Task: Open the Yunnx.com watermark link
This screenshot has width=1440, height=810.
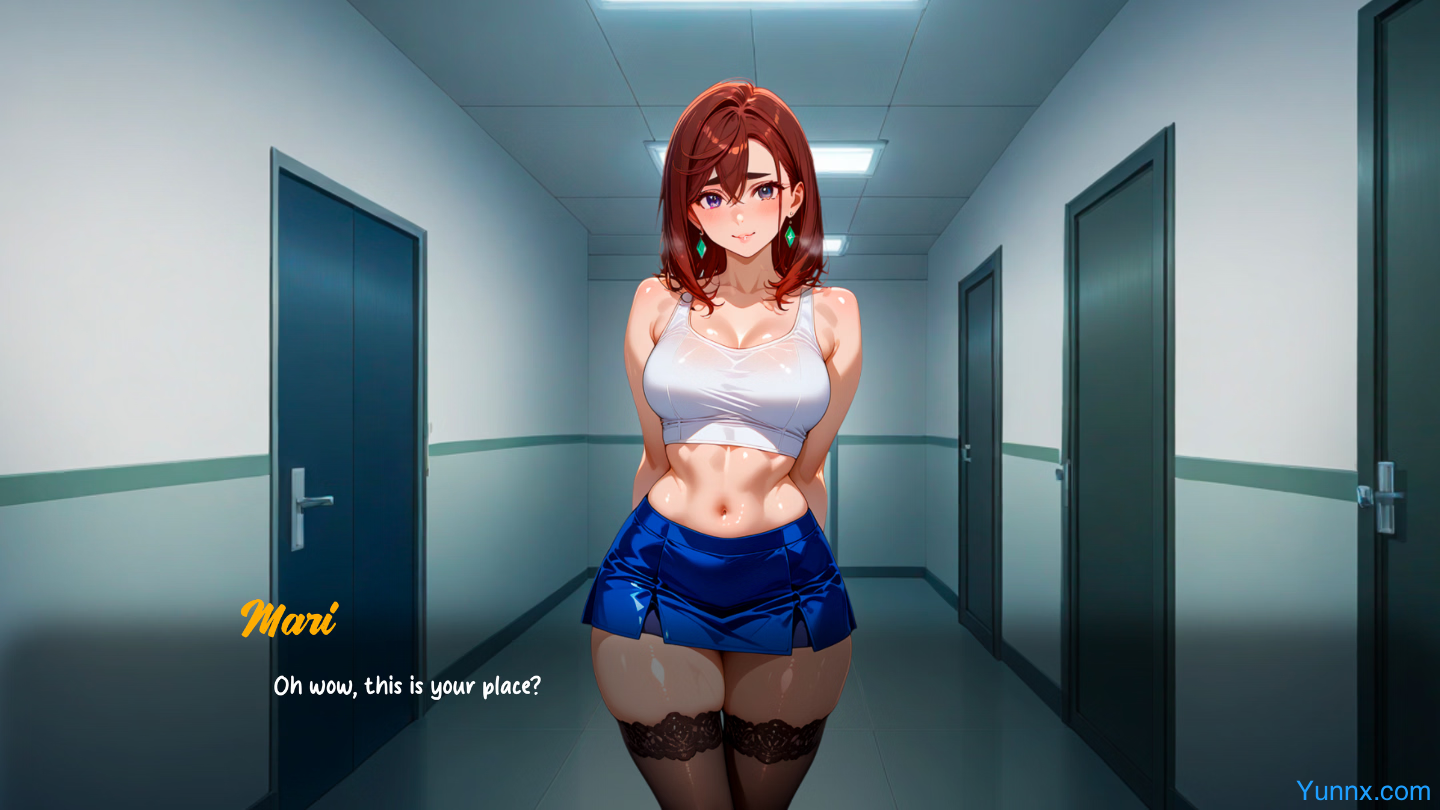Action: tap(1362, 791)
